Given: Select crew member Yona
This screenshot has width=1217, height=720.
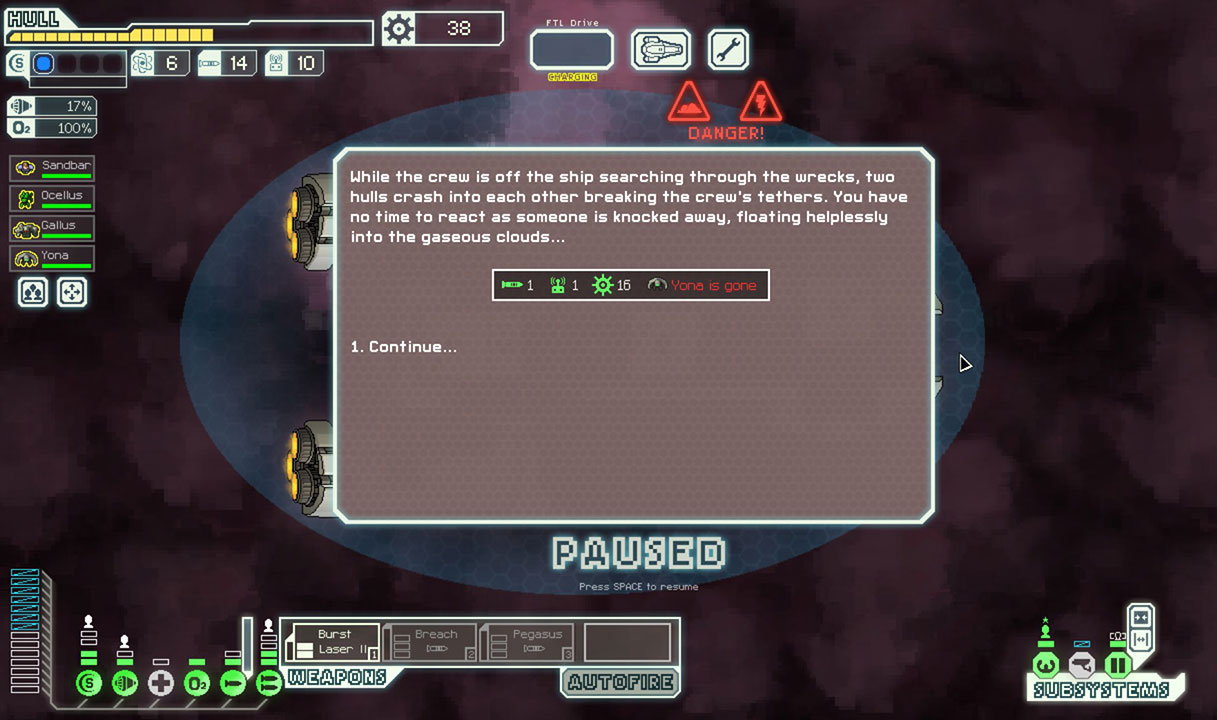Looking at the screenshot, I should click(x=52, y=258).
